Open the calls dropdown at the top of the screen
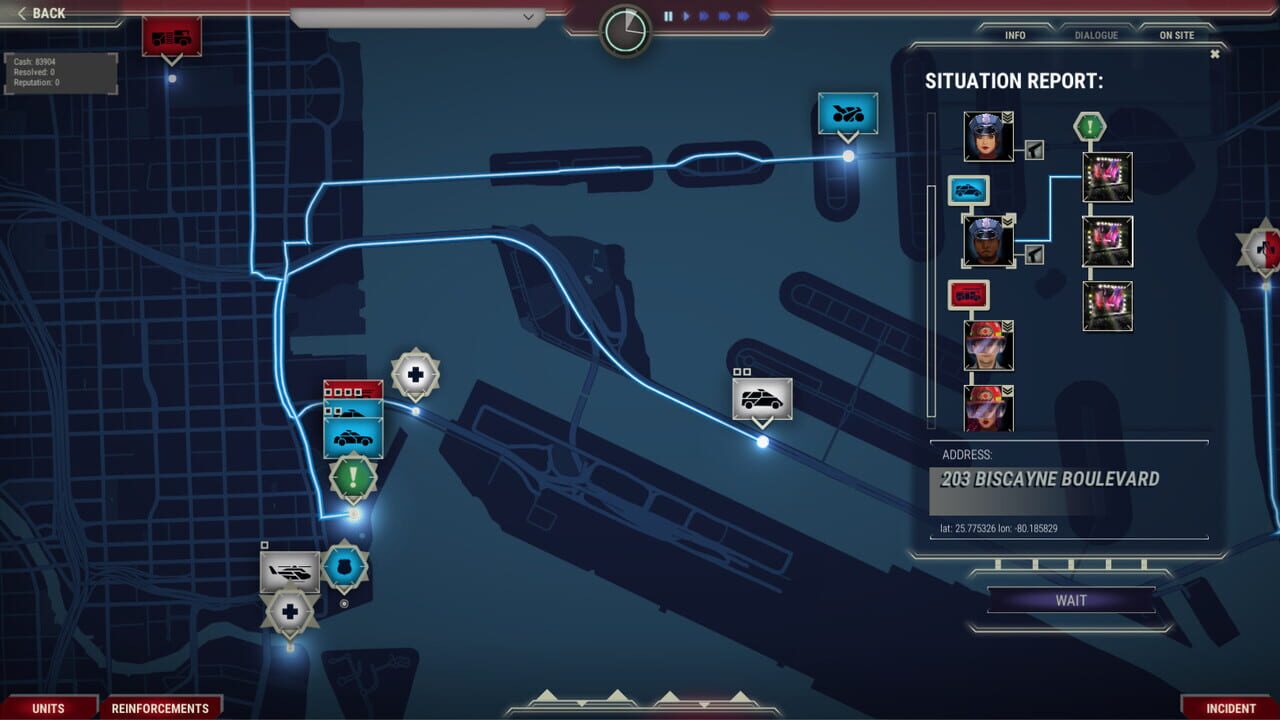Viewport: 1280px width, 720px height. (x=529, y=17)
